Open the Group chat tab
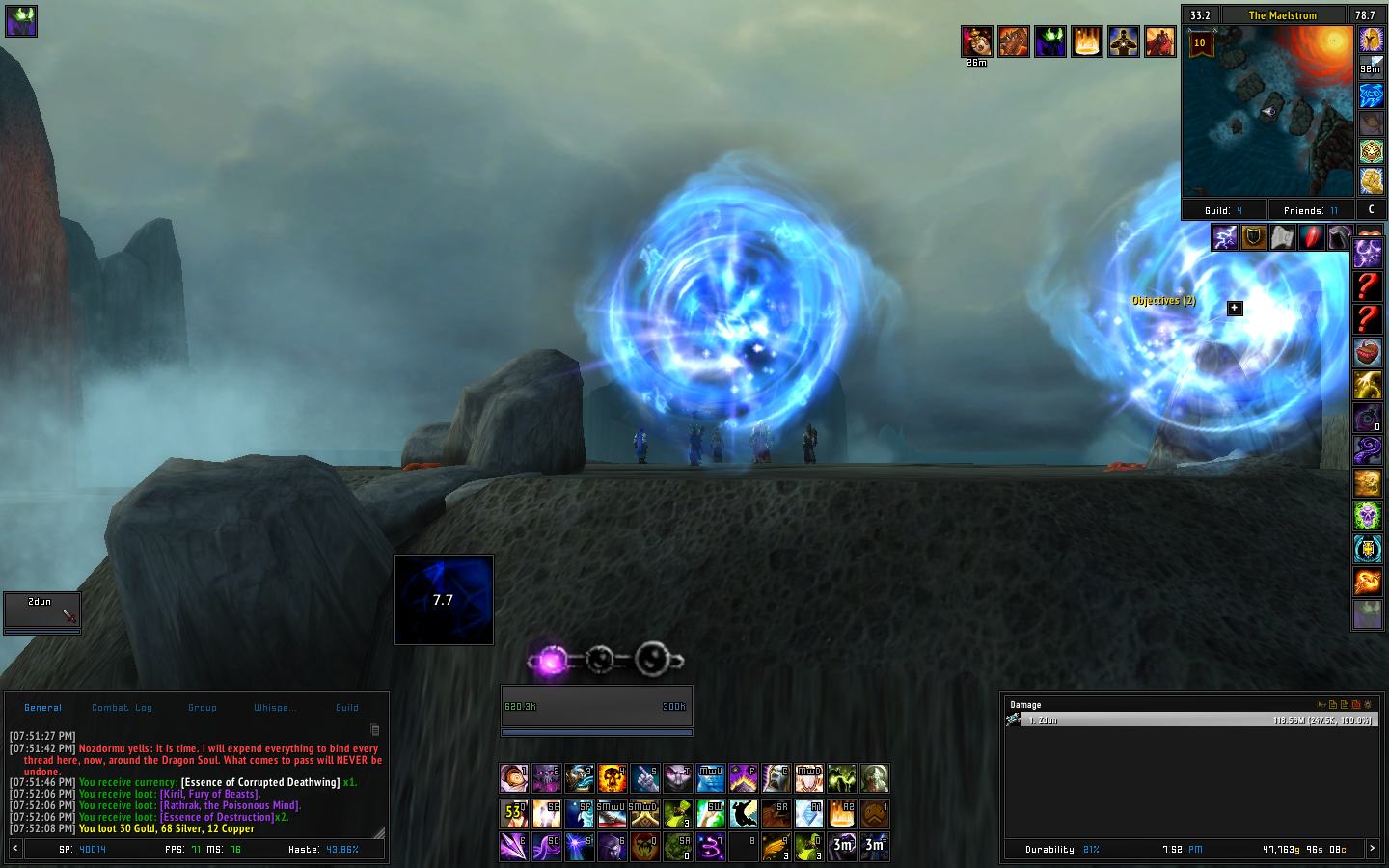Viewport: 1389px width, 868px height. [203, 708]
